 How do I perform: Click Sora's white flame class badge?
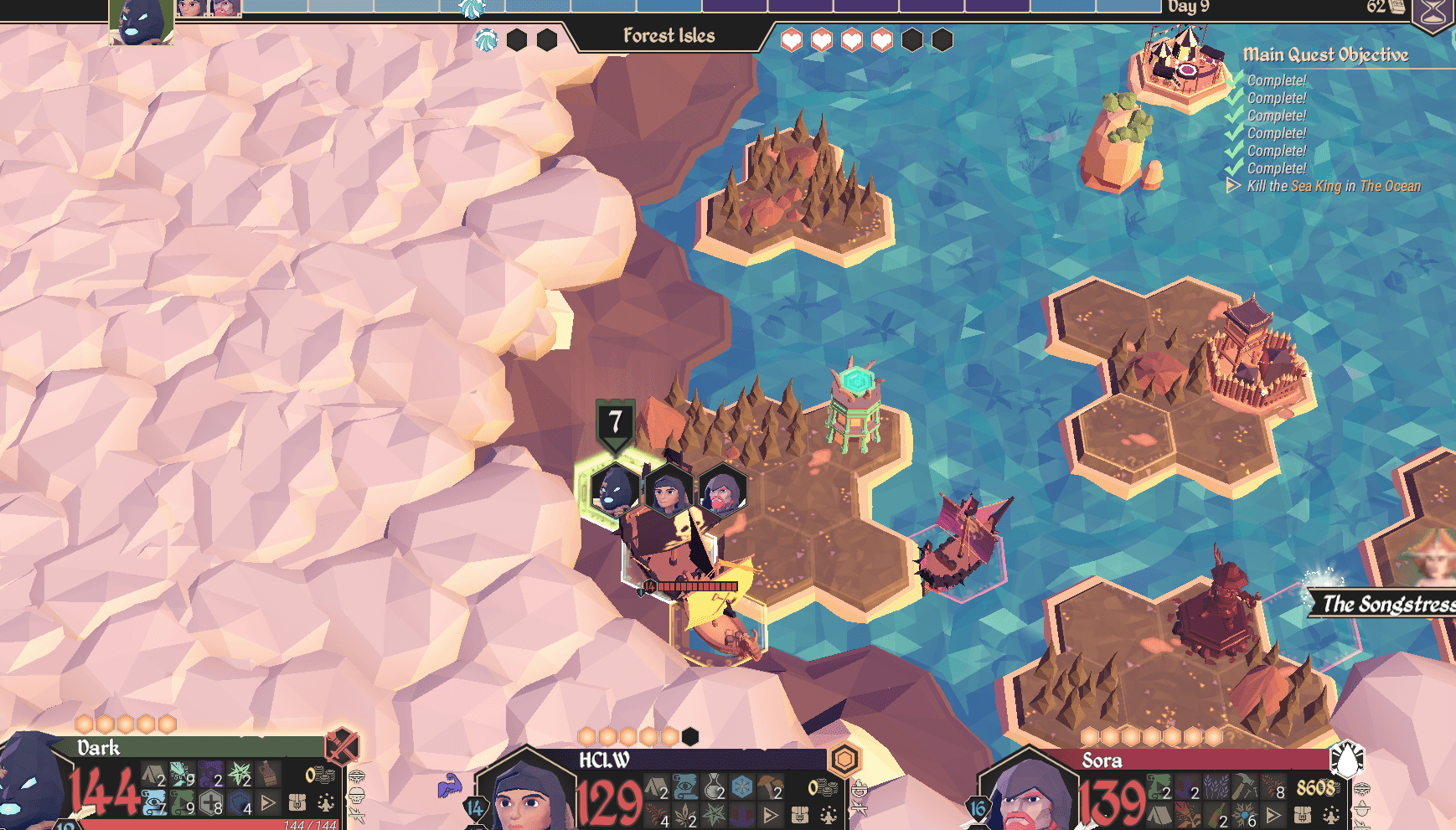pyautogui.click(x=1347, y=759)
